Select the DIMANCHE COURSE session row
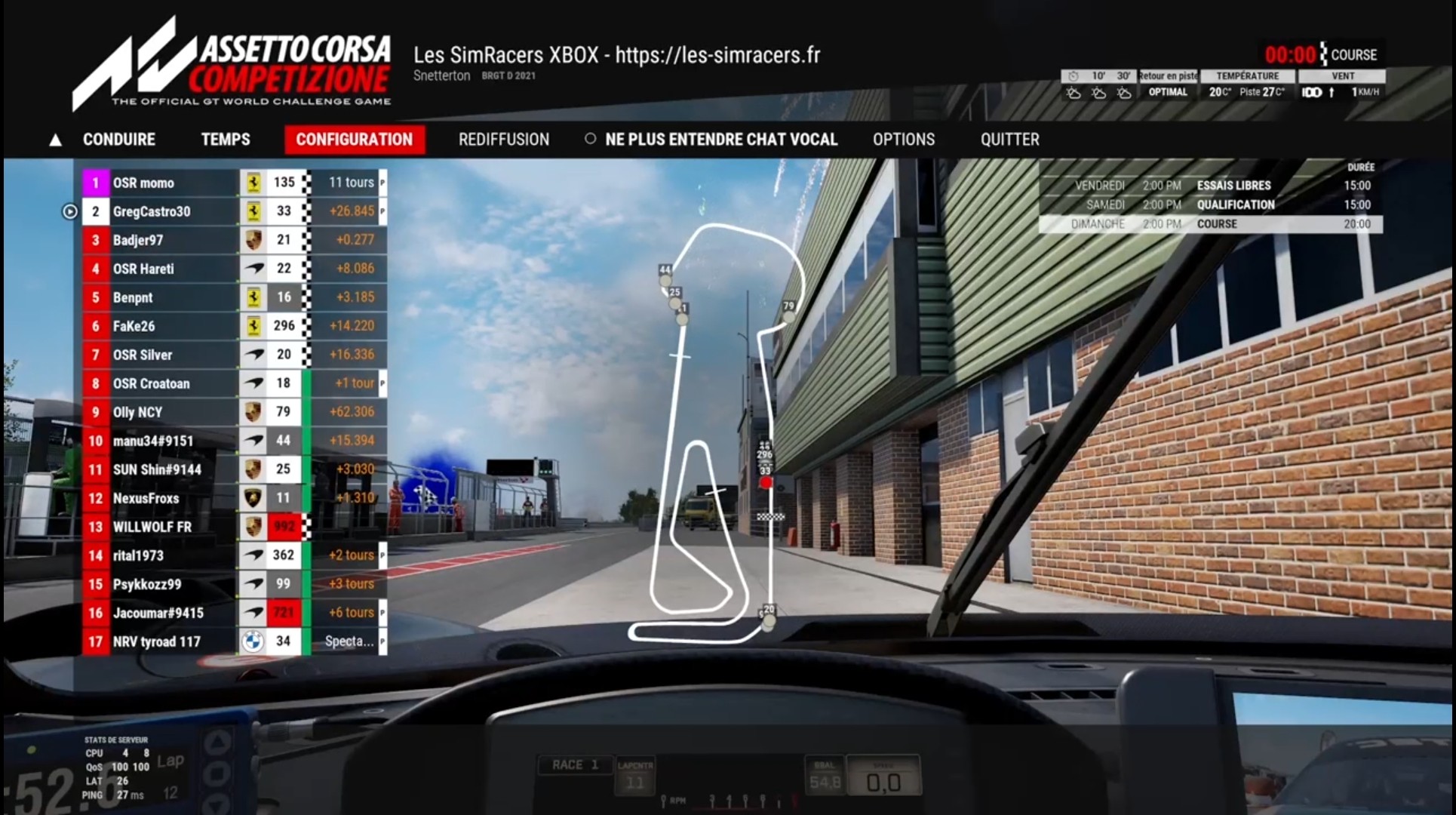1456x815 pixels. click(x=1210, y=224)
